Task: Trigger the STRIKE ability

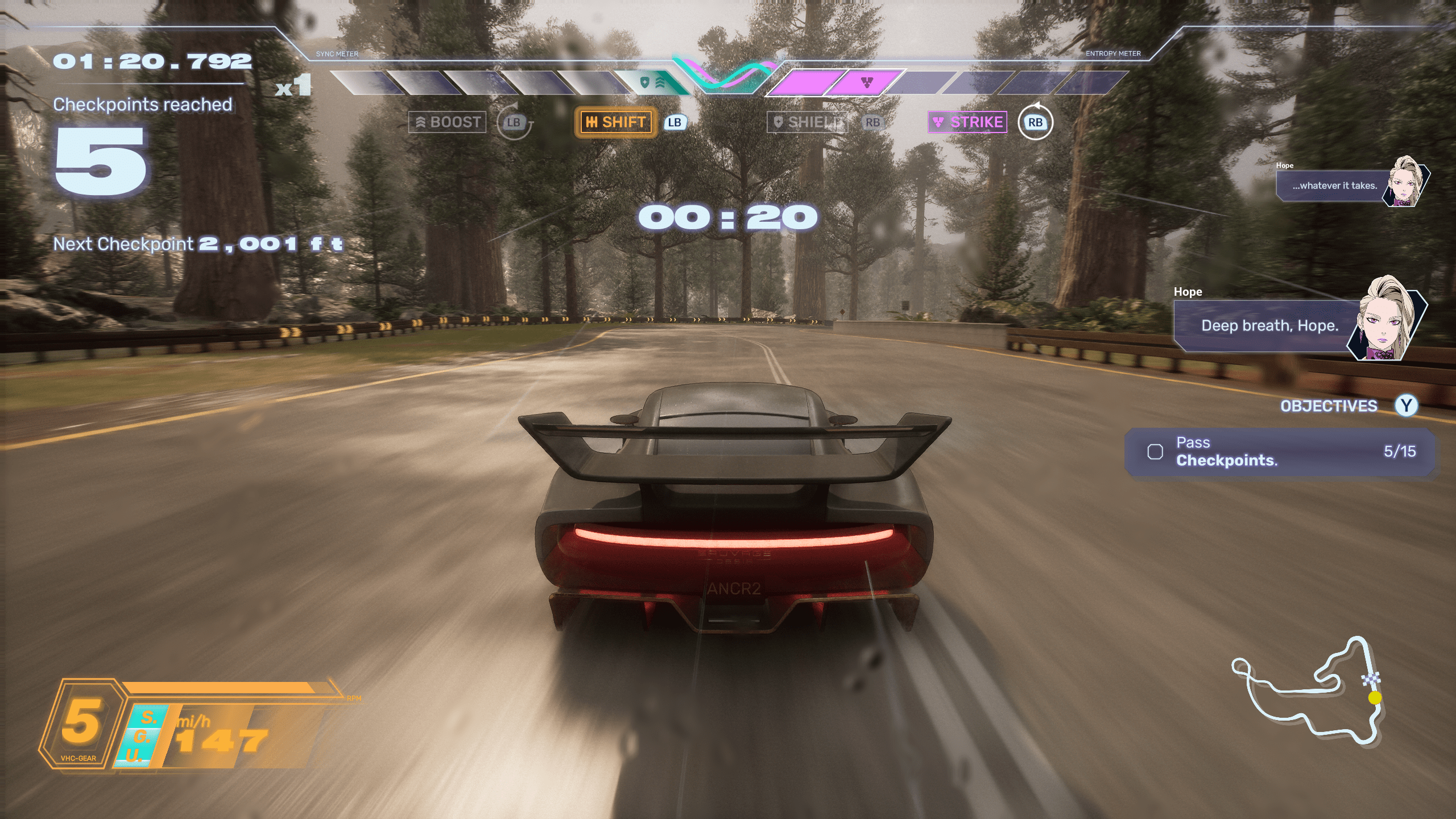Action: [967, 122]
